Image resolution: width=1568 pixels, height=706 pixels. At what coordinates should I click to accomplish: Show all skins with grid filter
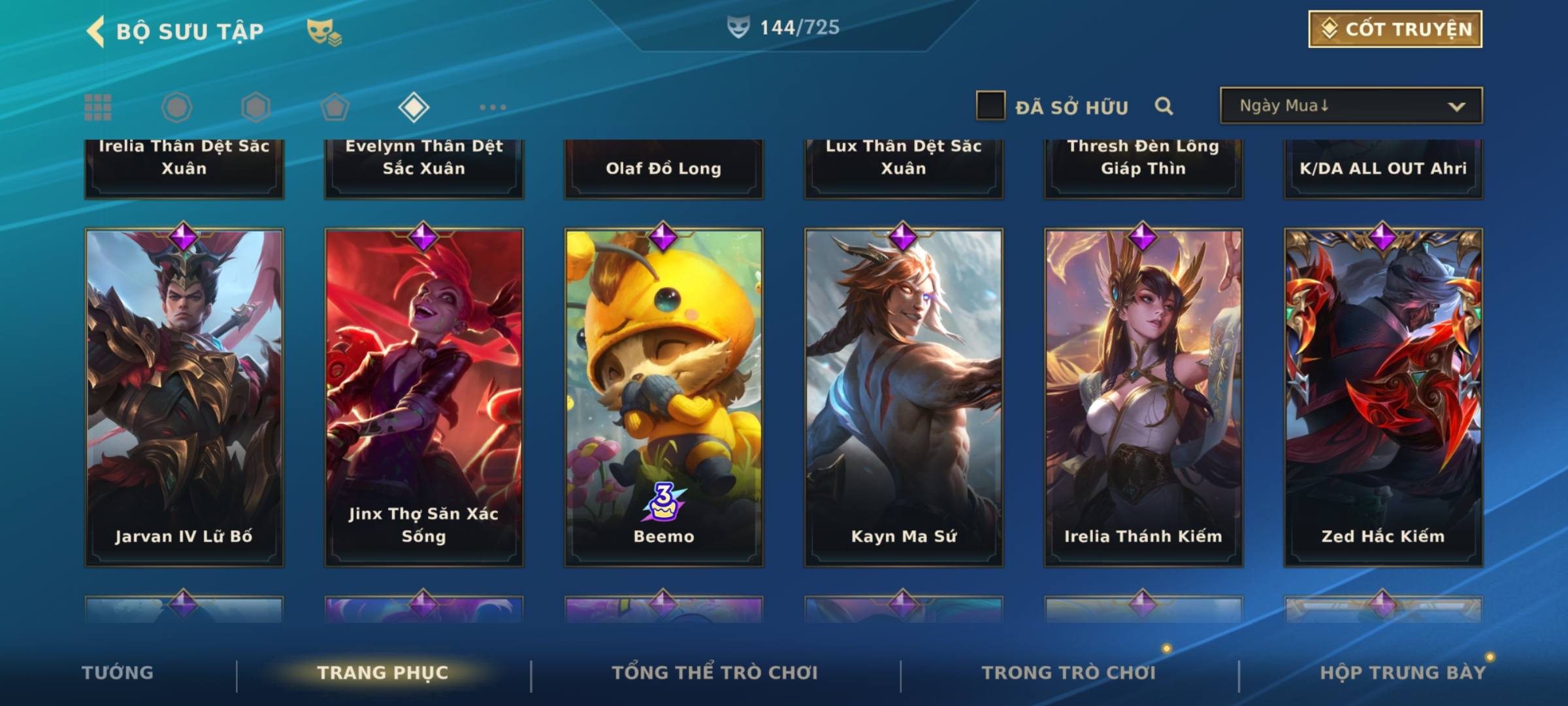coord(98,107)
